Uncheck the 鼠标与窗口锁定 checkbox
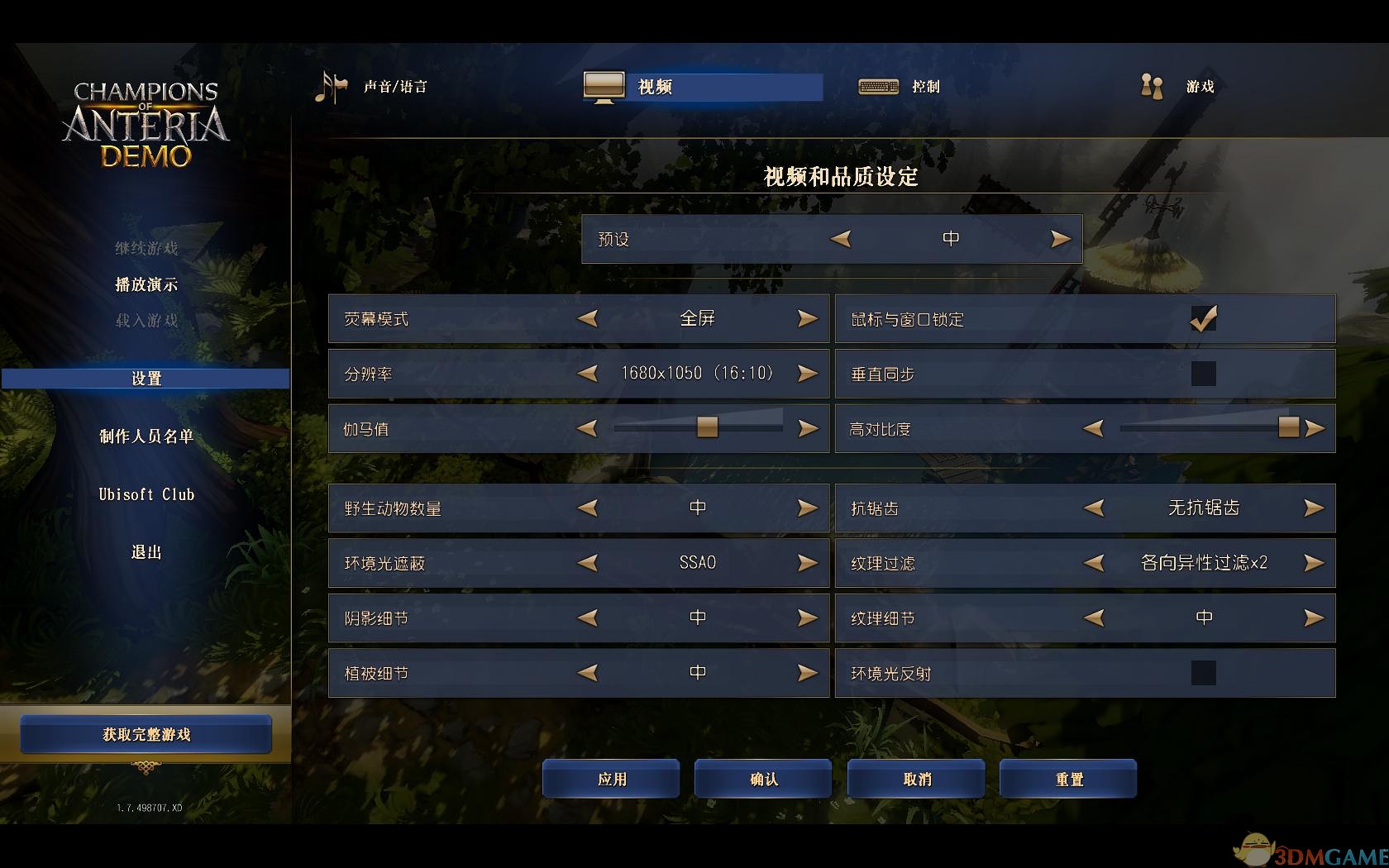This screenshot has height=868, width=1389. [x=1204, y=318]
